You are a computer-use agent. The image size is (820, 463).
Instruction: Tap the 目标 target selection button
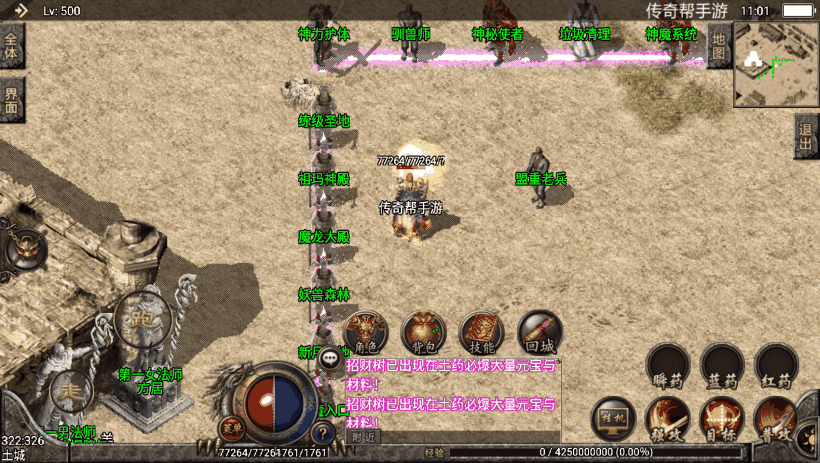click(x=722, y=420)
